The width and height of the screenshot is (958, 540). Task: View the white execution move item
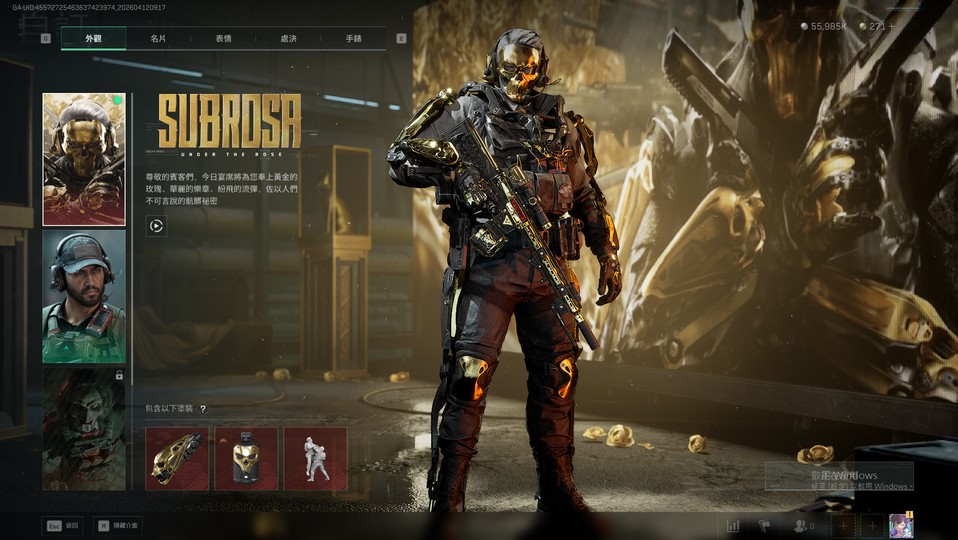pos(315,458)
